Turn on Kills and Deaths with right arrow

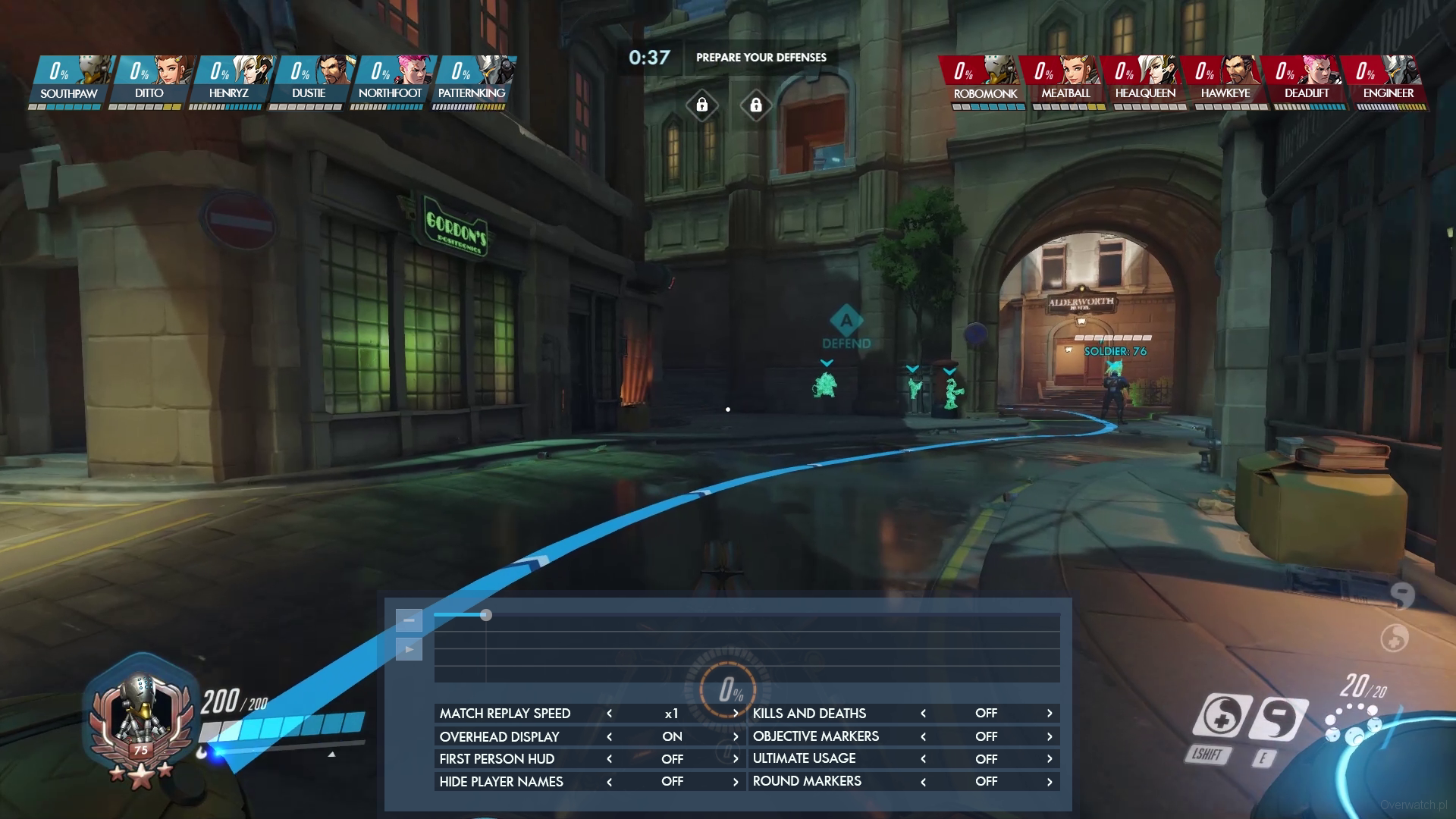point(1050,714)
